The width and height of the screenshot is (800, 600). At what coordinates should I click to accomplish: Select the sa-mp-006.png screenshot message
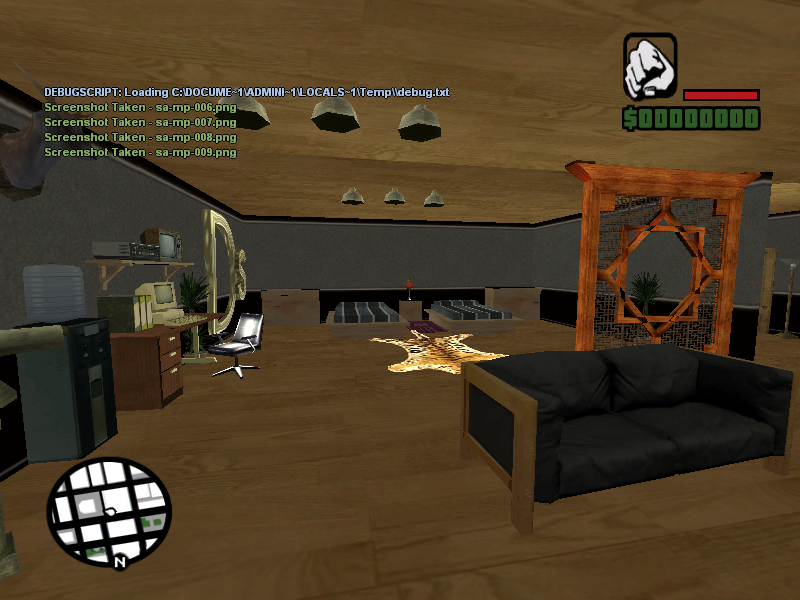[140, 107]
